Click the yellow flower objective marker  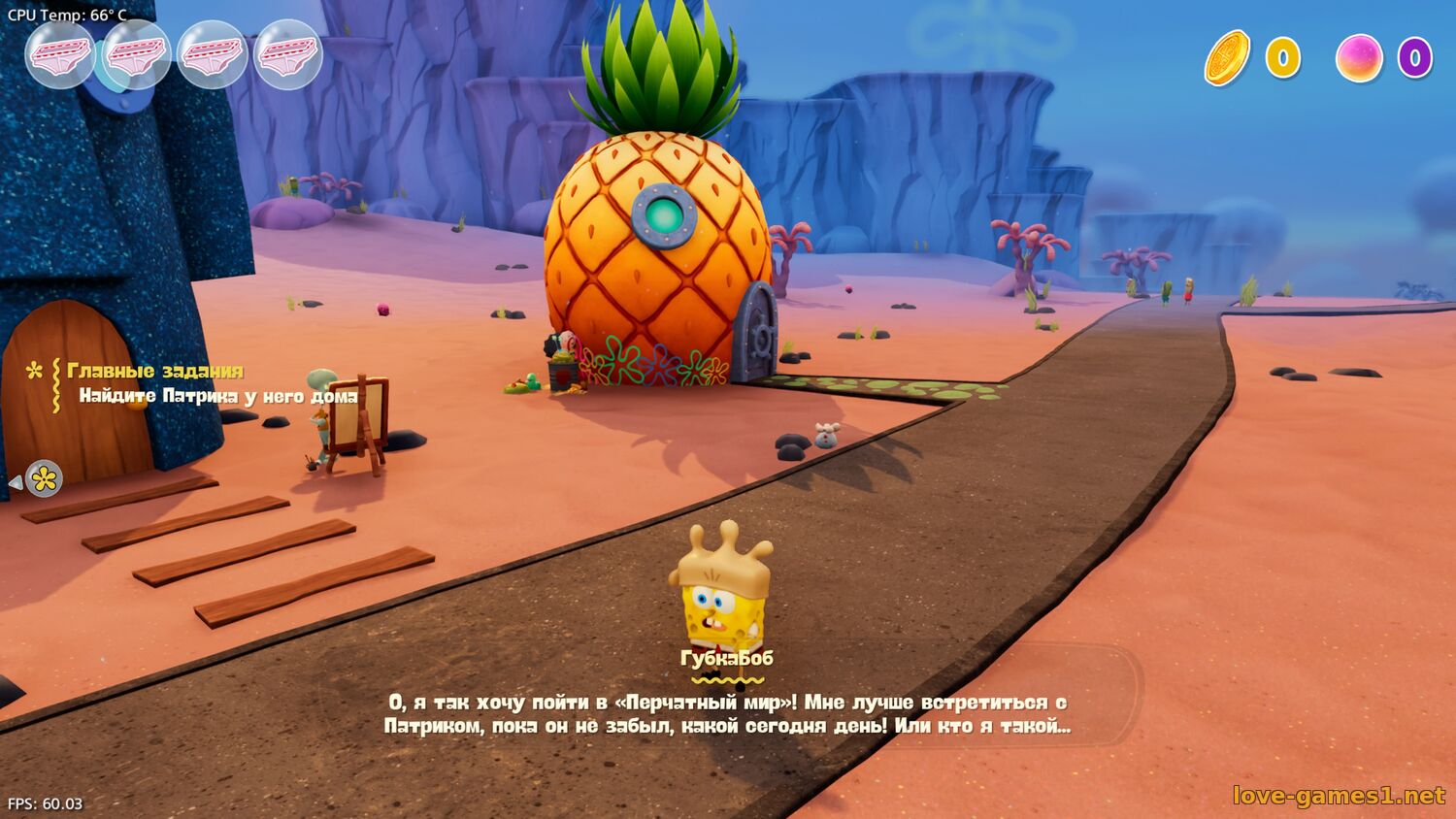pos(44,478)
